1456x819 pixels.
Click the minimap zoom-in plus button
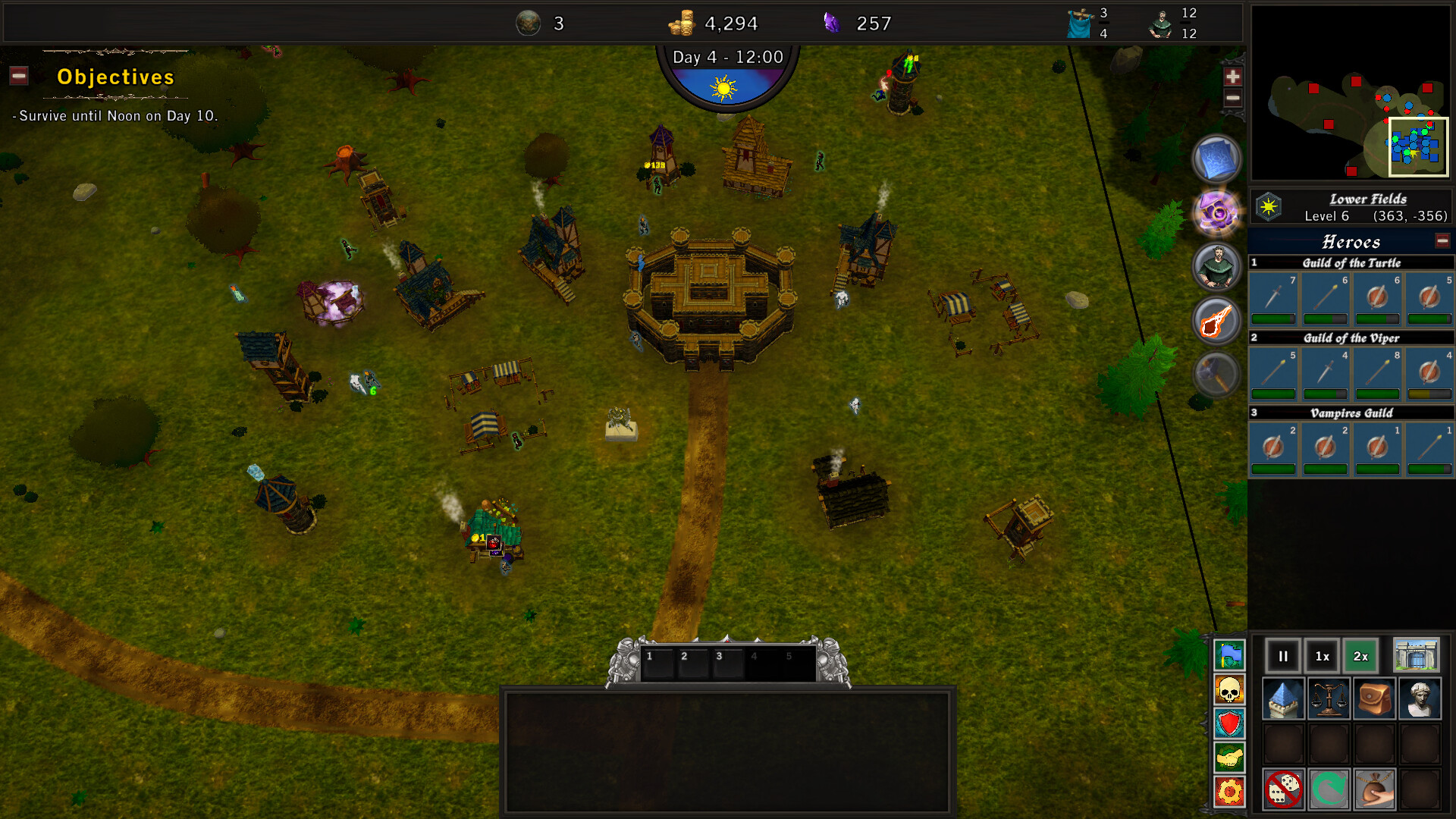tap(1233, 77)
